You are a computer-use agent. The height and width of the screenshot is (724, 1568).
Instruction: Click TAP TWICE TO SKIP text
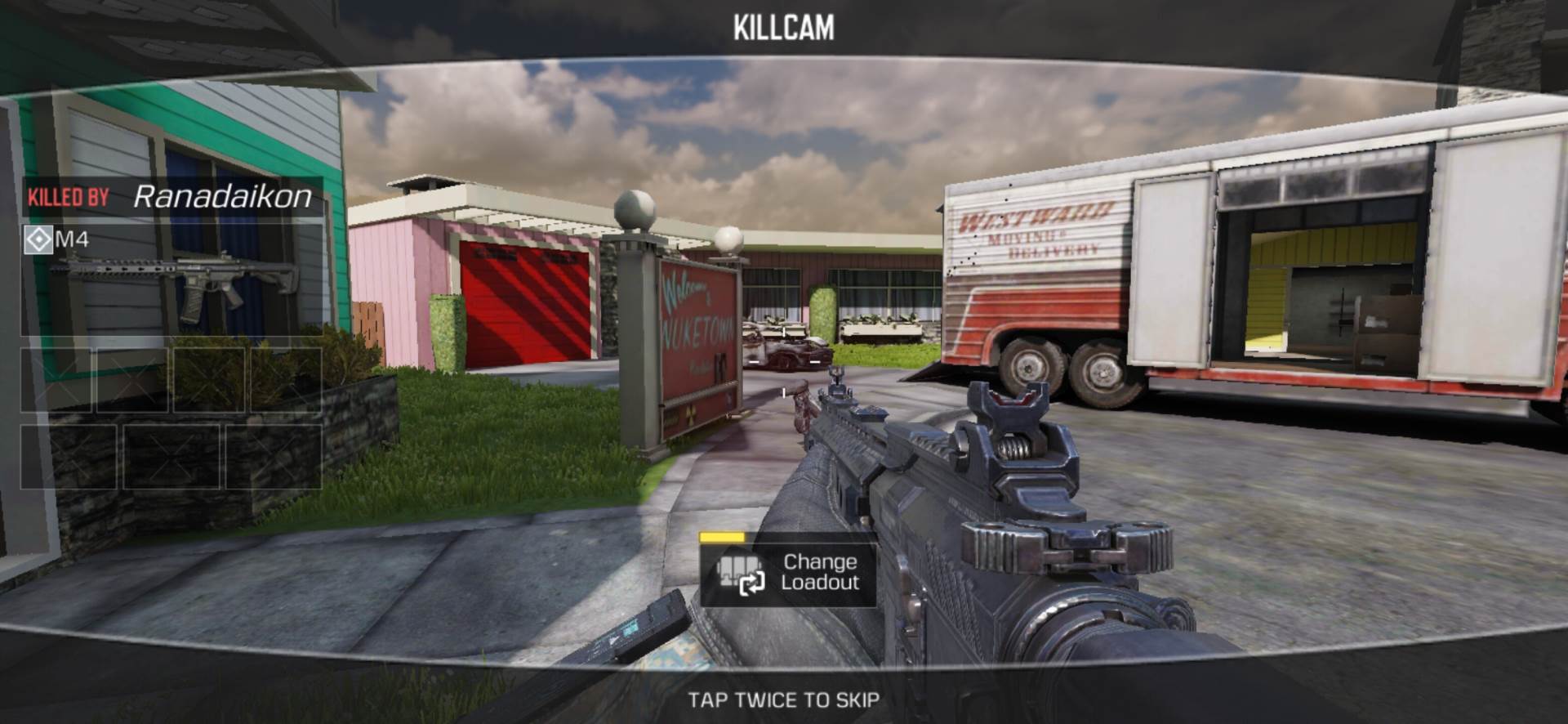[x=784, y=699]
